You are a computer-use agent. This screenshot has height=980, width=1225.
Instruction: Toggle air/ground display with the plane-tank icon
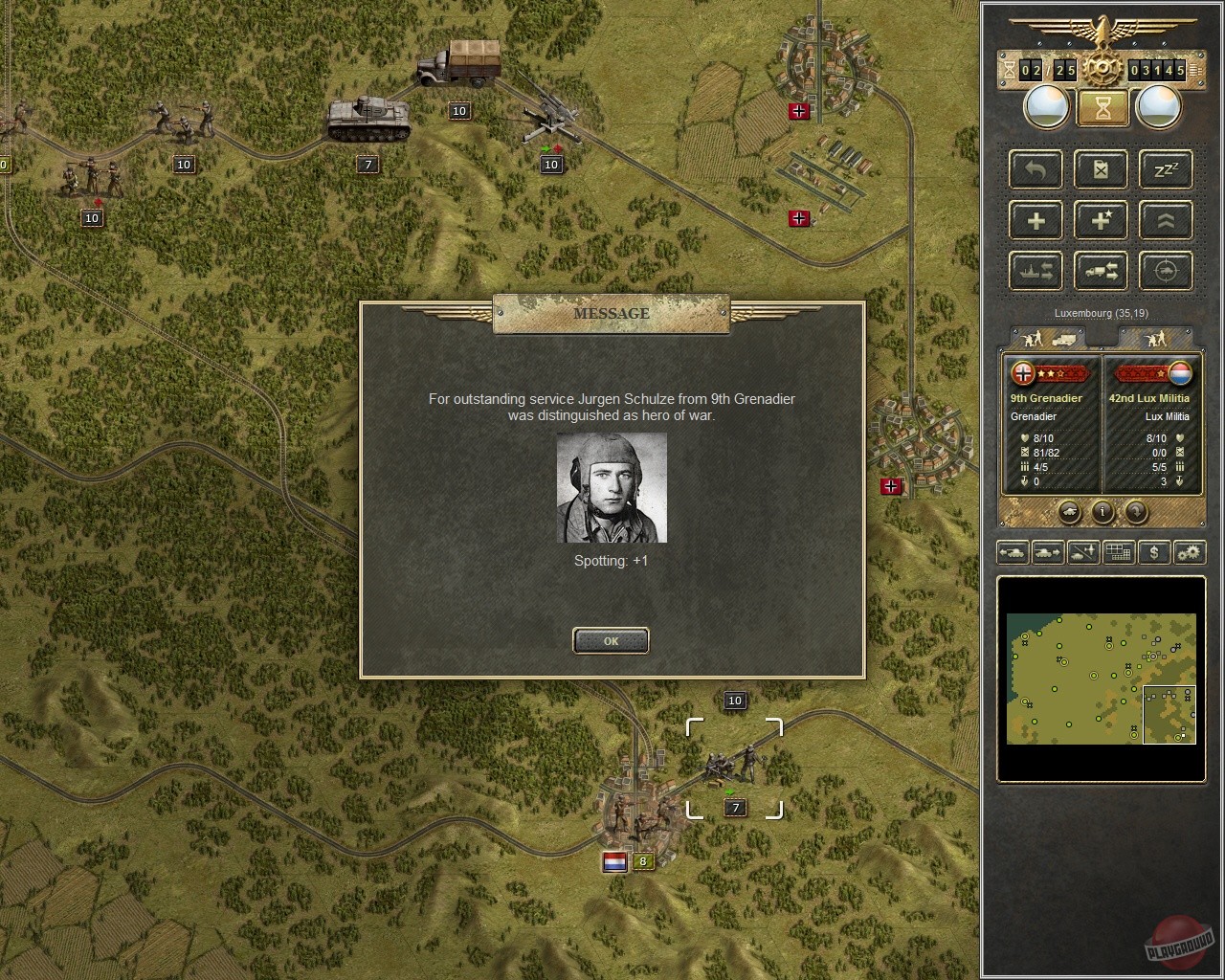[1081, 552]
